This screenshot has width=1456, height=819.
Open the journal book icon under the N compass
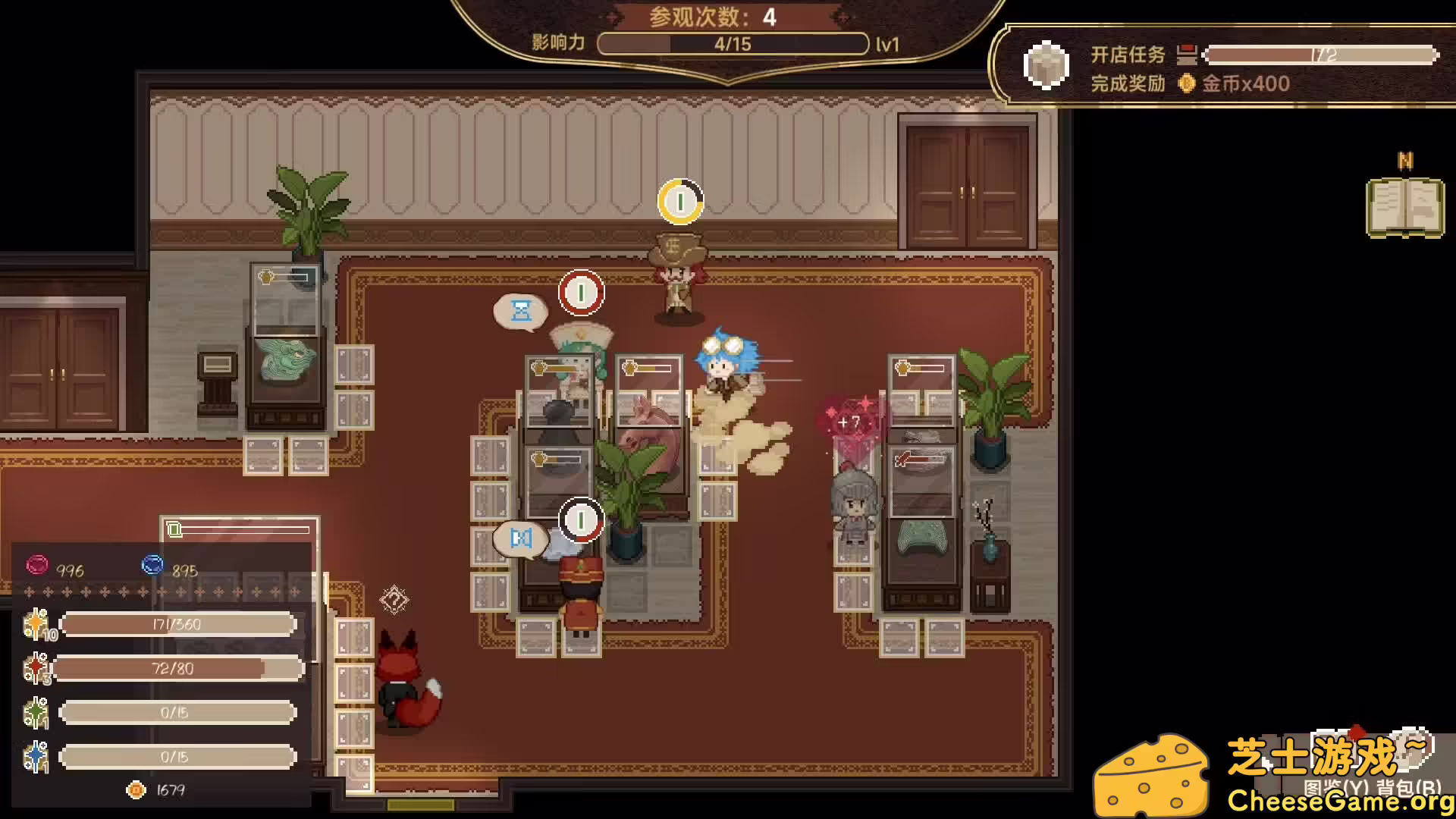pyautogui.click(x=1404, y=208)
